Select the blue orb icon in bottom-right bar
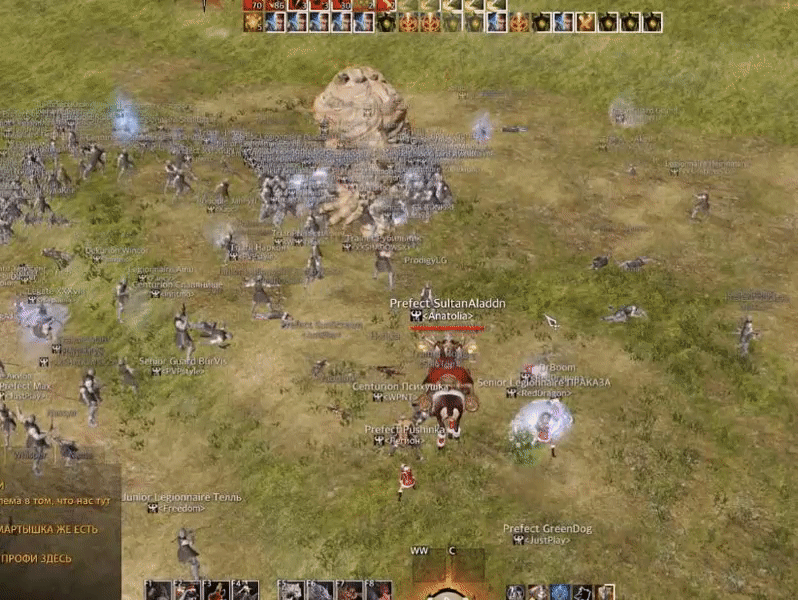798x600 pixels. click(x=560, y=592)
